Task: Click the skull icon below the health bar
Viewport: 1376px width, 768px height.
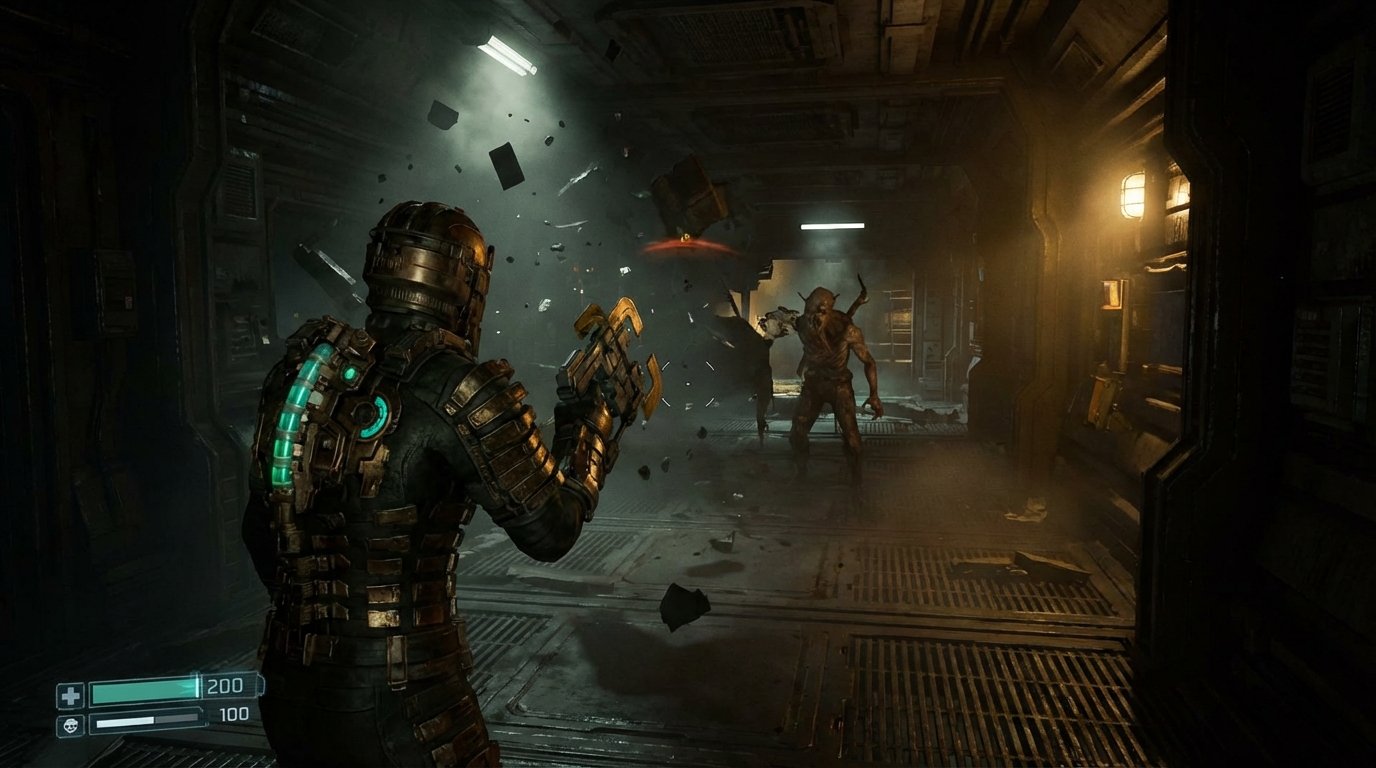Action: click(x=72, y=725)
